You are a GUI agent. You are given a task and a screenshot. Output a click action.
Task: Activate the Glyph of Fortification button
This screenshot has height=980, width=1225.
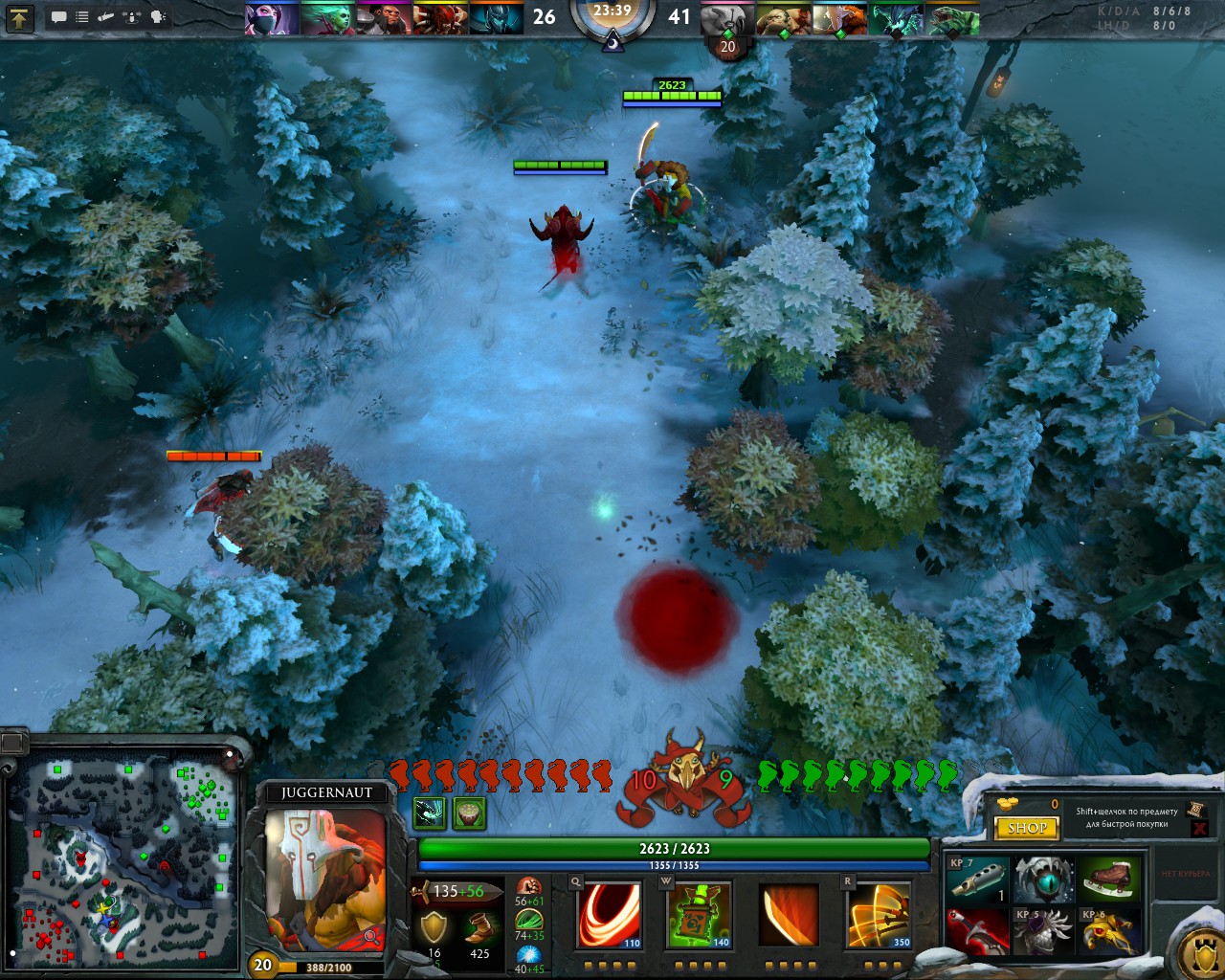coord(1201,950)
